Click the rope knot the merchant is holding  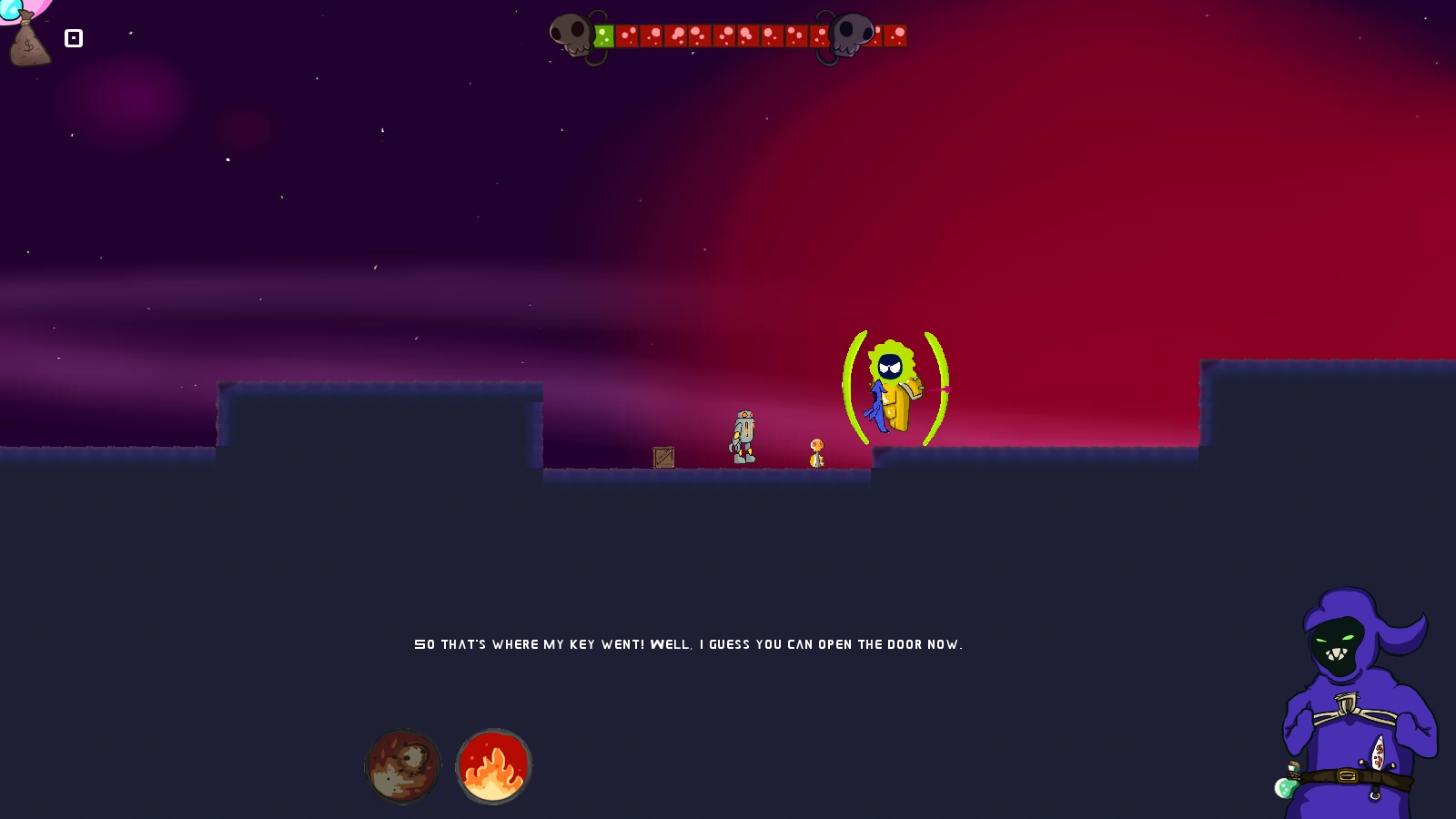pyautogui.click(x=1347, y=703)
